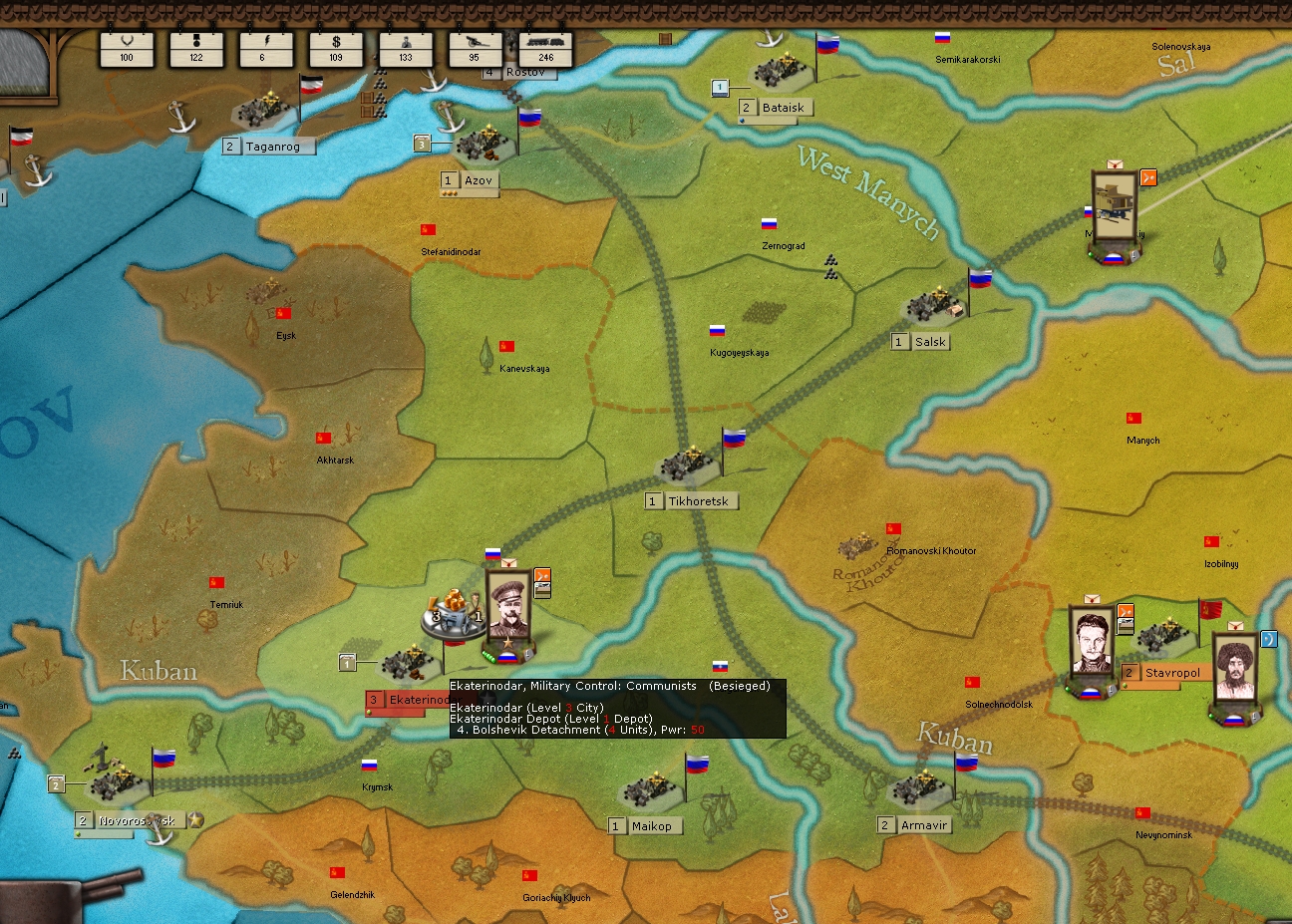This screenshot has height=924, width=1292.
Task: Click the Stavropol city label
Action: [1171, 673]
